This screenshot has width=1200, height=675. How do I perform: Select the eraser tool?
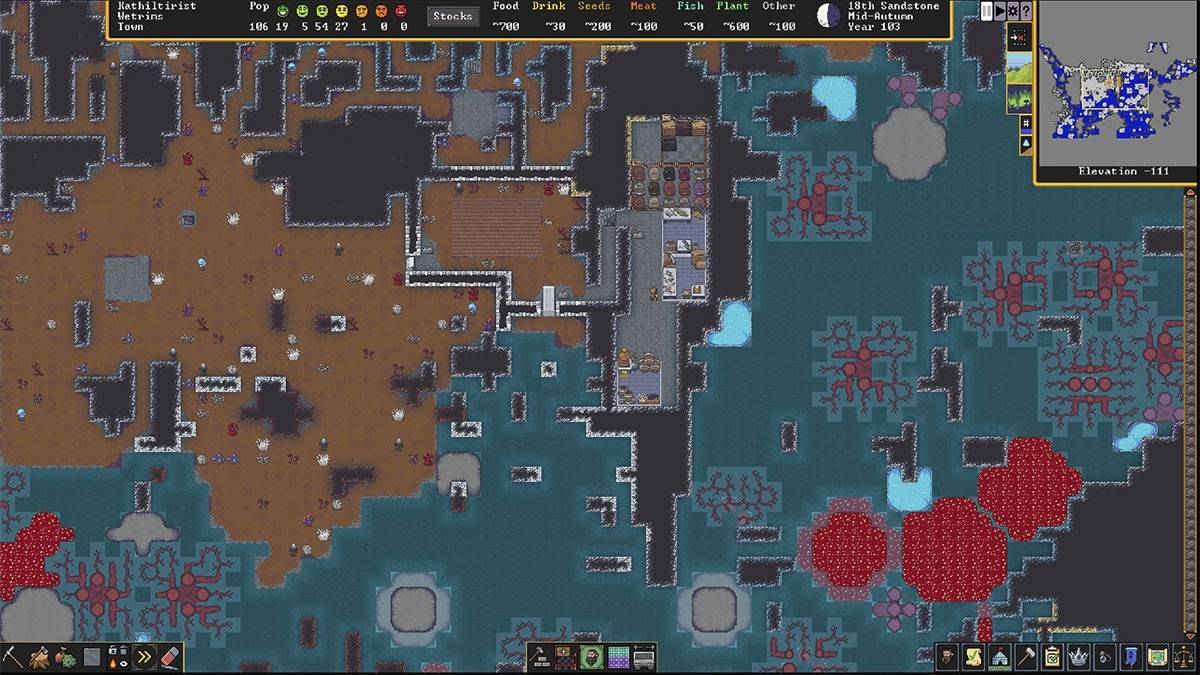tap(170, 657)
